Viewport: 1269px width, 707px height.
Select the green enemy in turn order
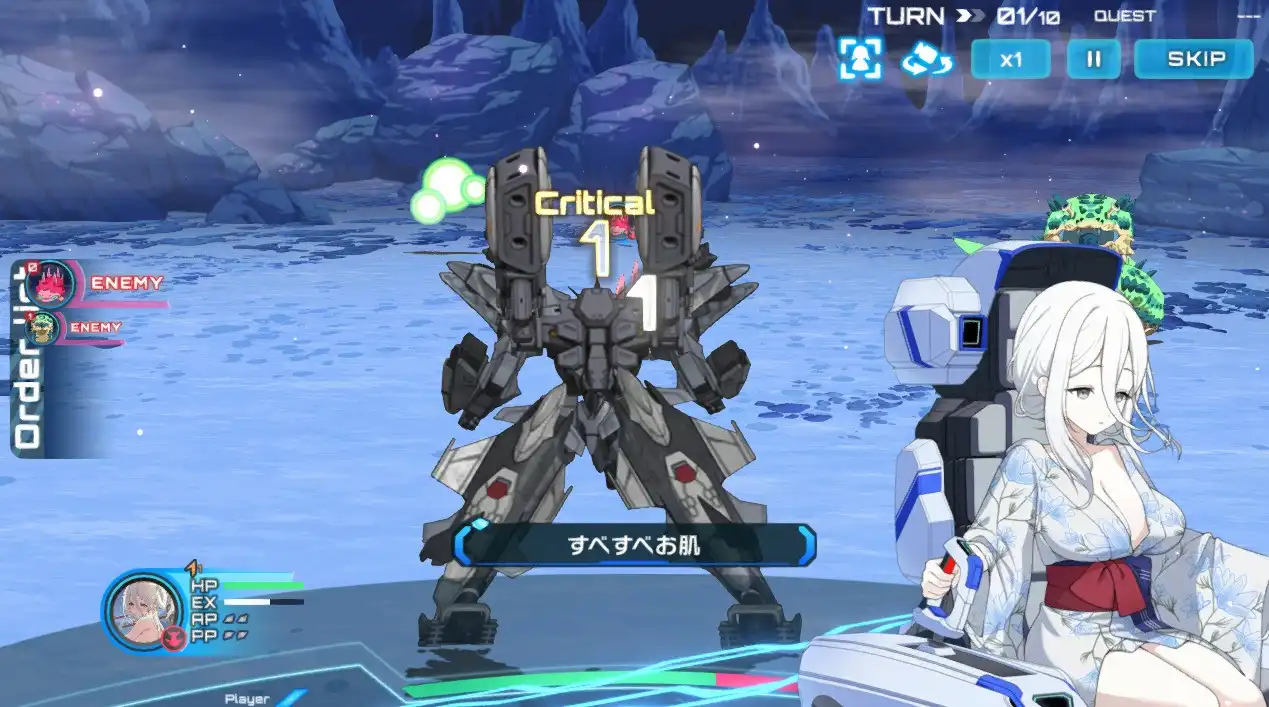pyautogui.click(x=43, y=328)
